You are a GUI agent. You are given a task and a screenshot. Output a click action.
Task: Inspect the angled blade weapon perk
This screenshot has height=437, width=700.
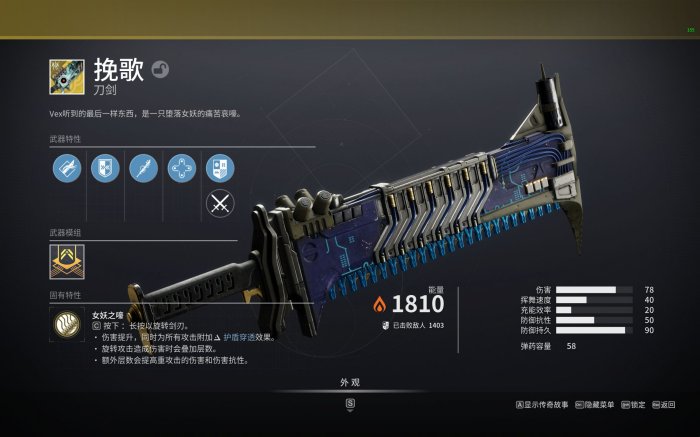tap(67, 168)
